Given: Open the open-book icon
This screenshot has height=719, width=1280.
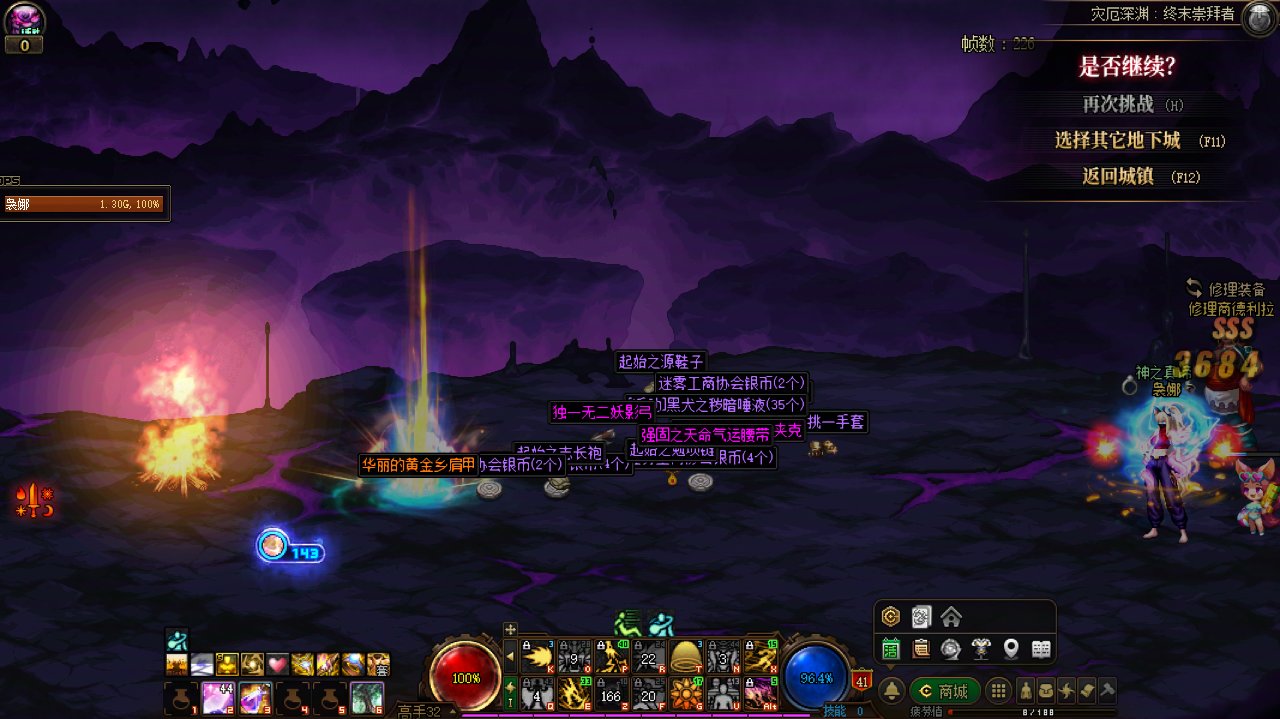Looking at the screenshot, I should click(1041, 650).
